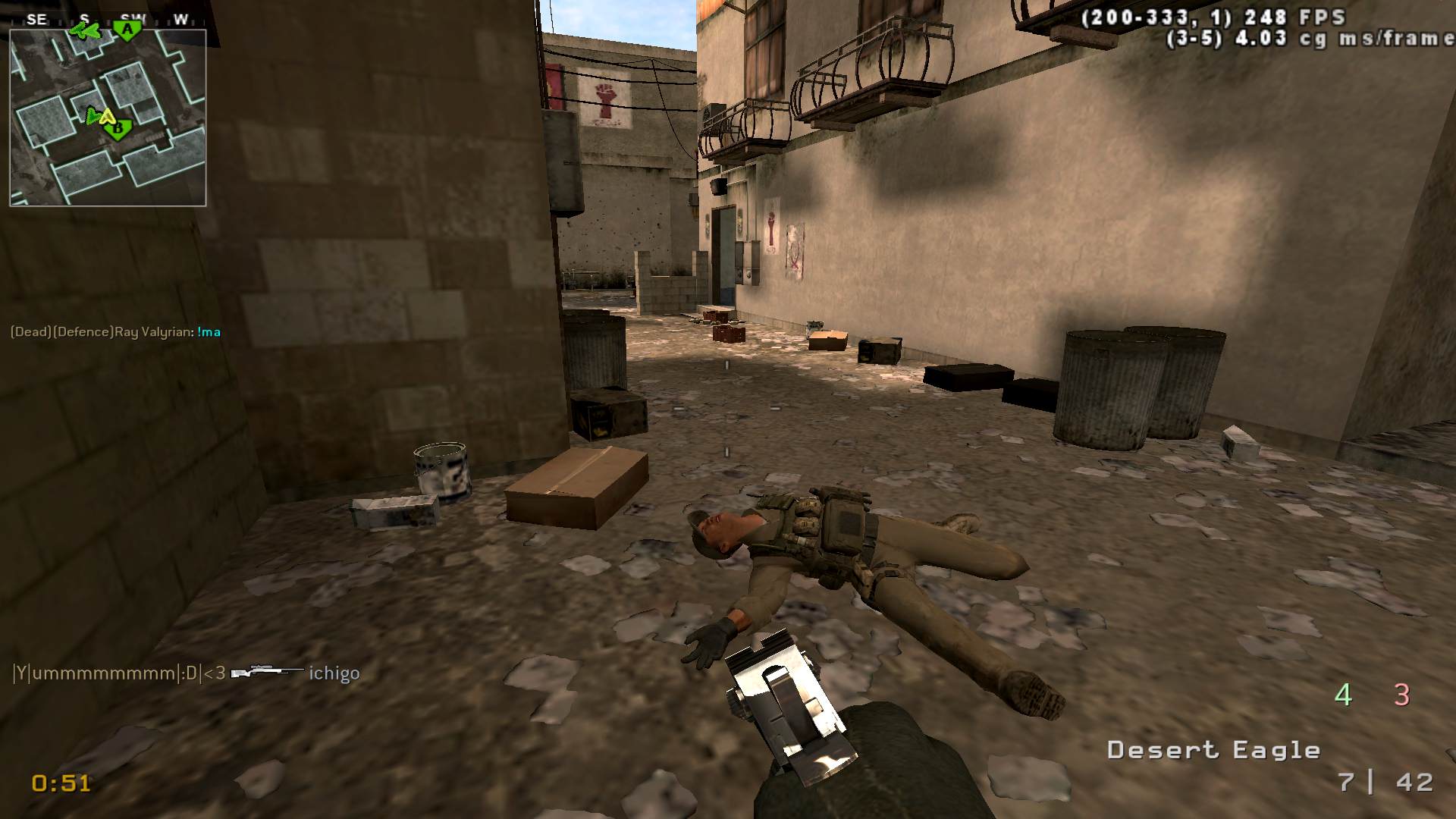Click the minimap in the corner

[108, 118]
